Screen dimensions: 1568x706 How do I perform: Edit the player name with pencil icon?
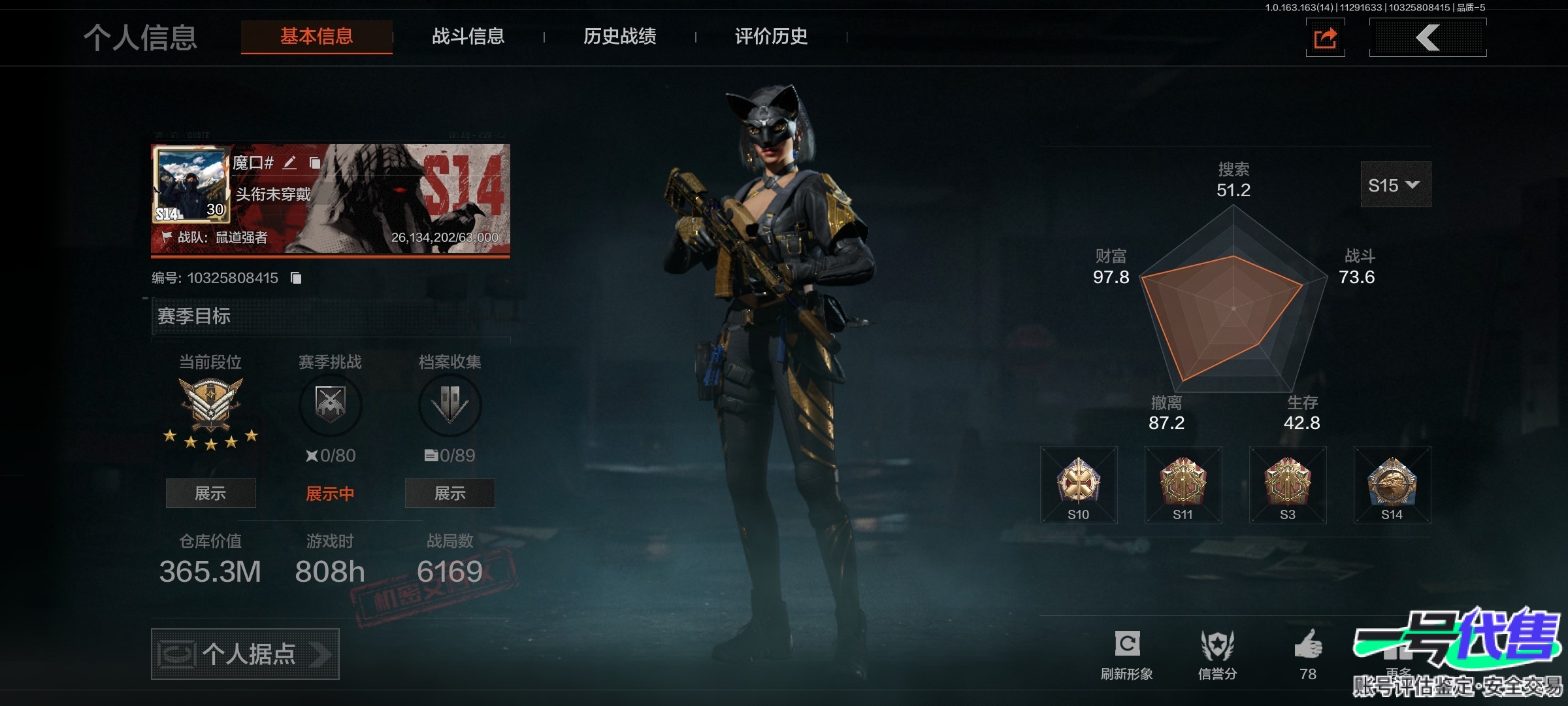[x=289, y=163]
